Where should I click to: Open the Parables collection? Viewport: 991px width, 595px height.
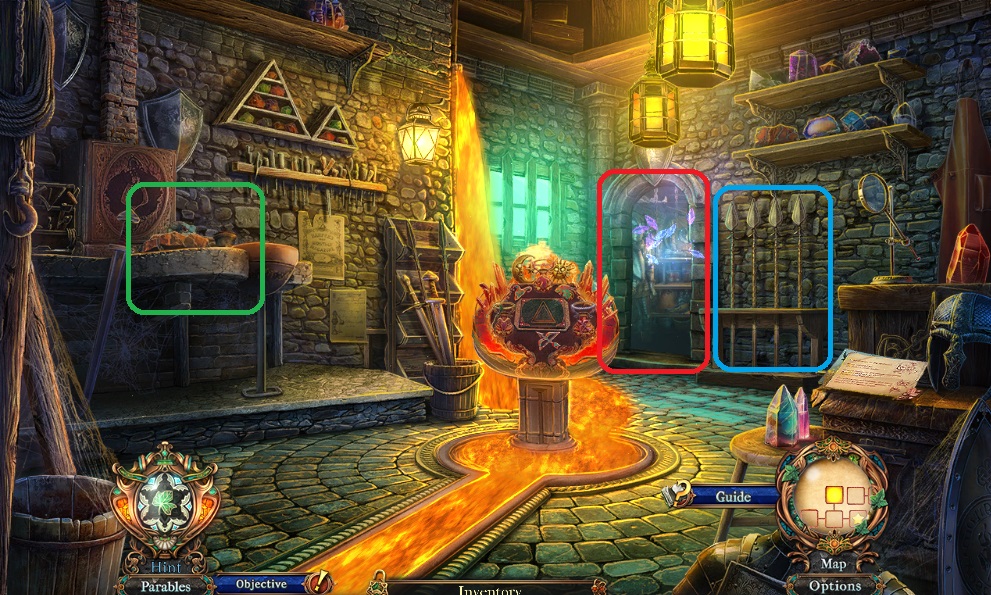165,586
